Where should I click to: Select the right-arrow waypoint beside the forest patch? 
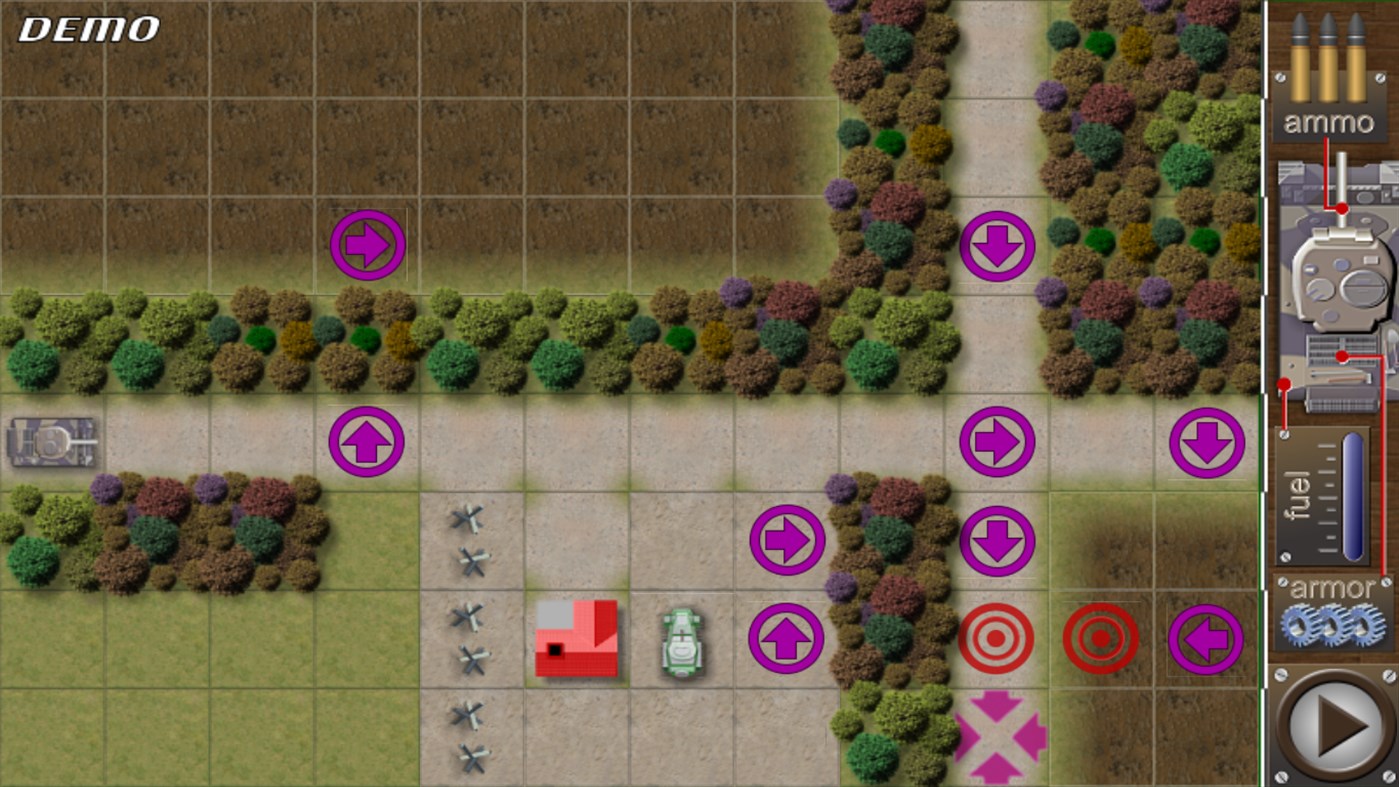[x=787, y=538]
